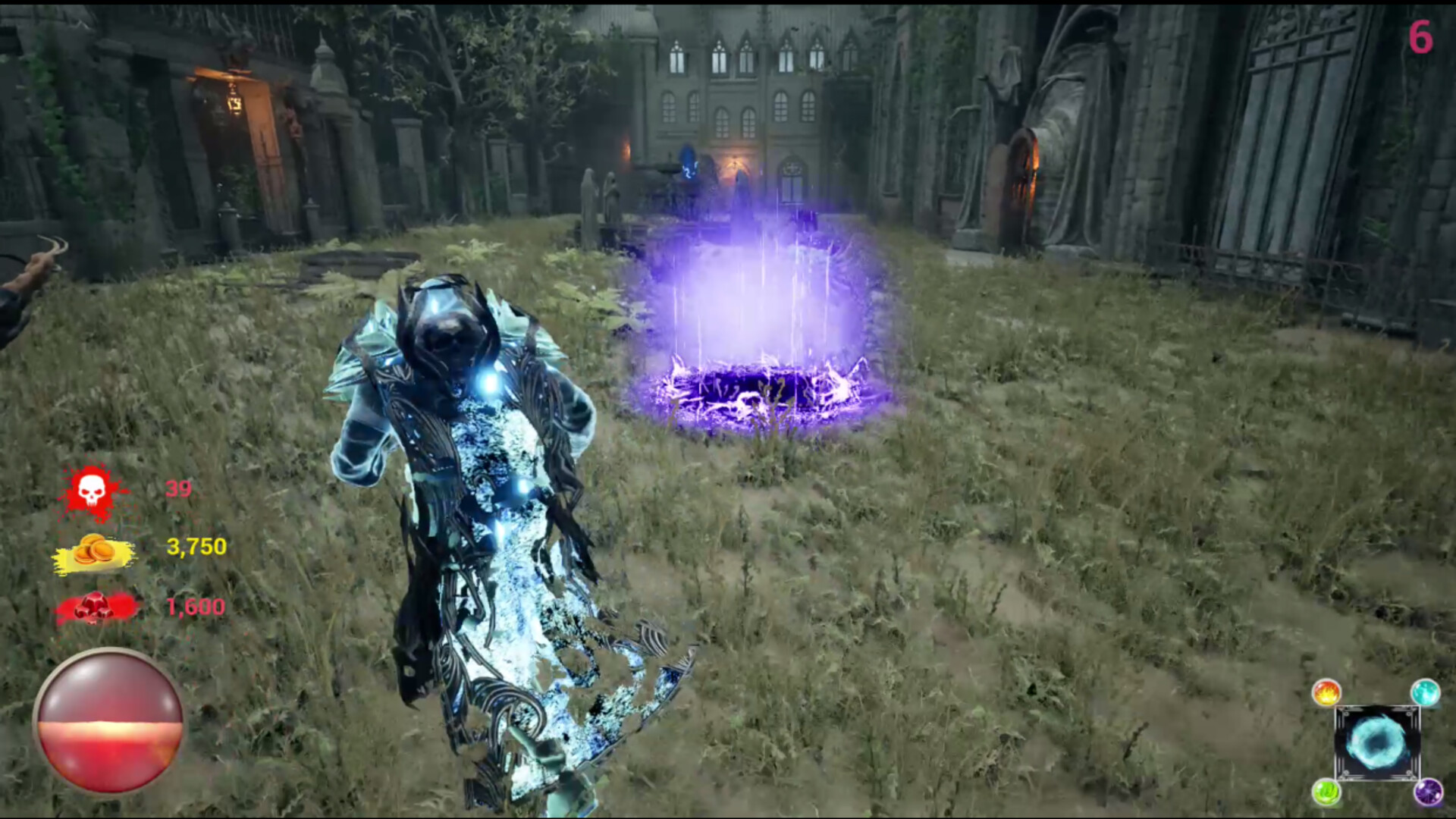The height and width of the screenshot is (819, 1456).
Task: Click the gold coins currency icon
Action: tap(94, 549)
